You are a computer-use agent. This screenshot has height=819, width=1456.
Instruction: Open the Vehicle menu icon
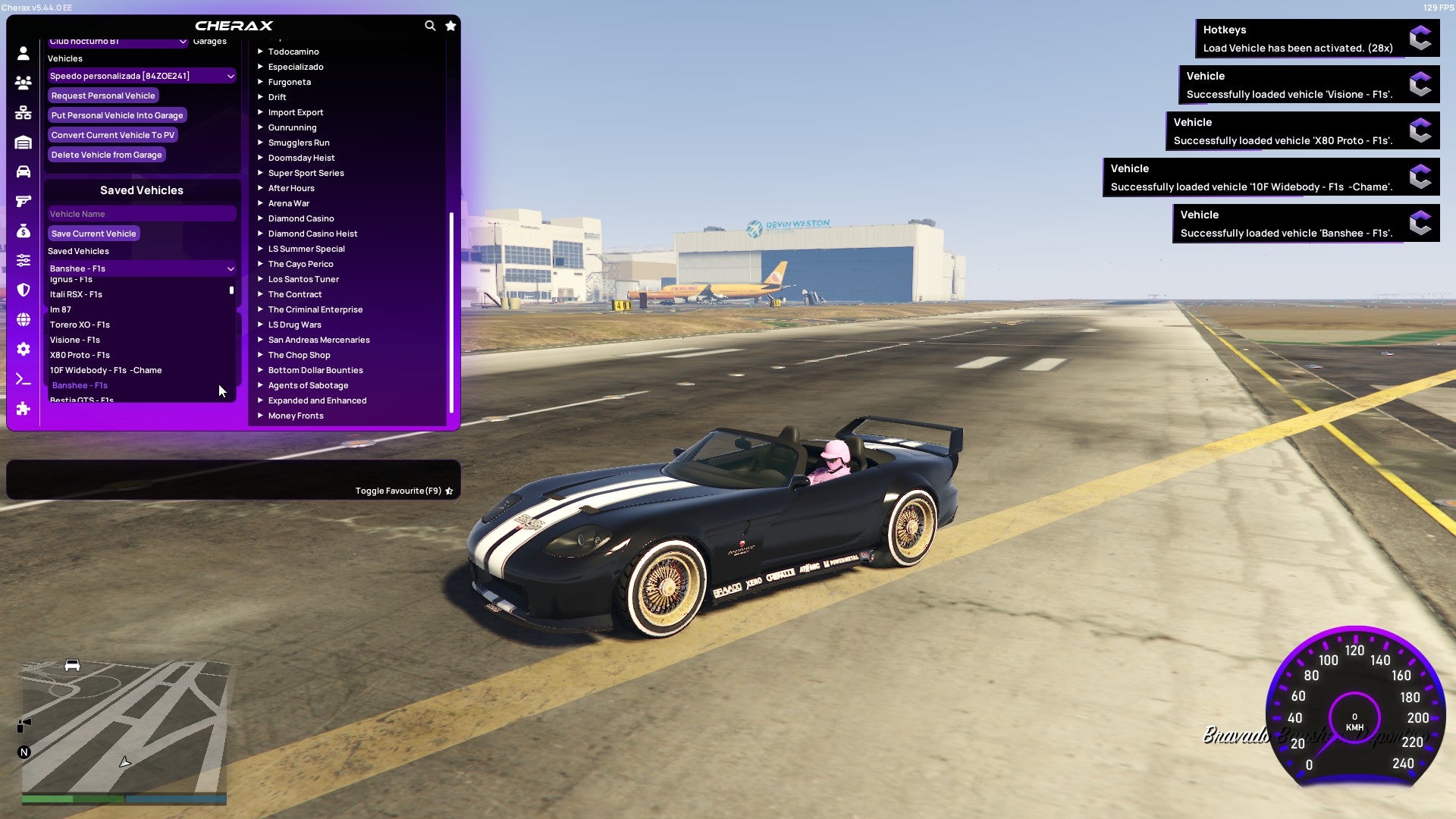click(x=23, y=172)
